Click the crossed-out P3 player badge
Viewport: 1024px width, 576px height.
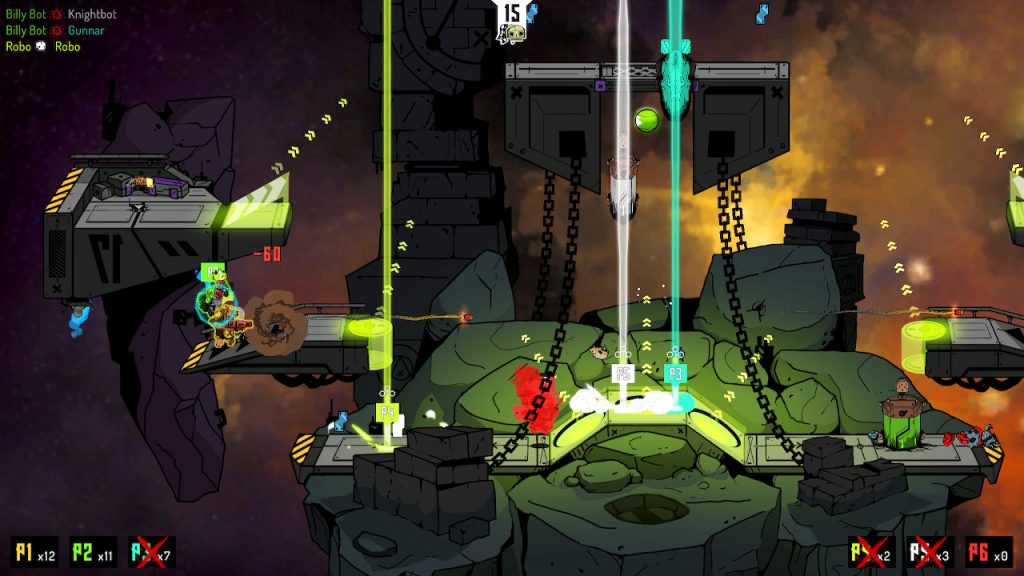tap(151, 552)
